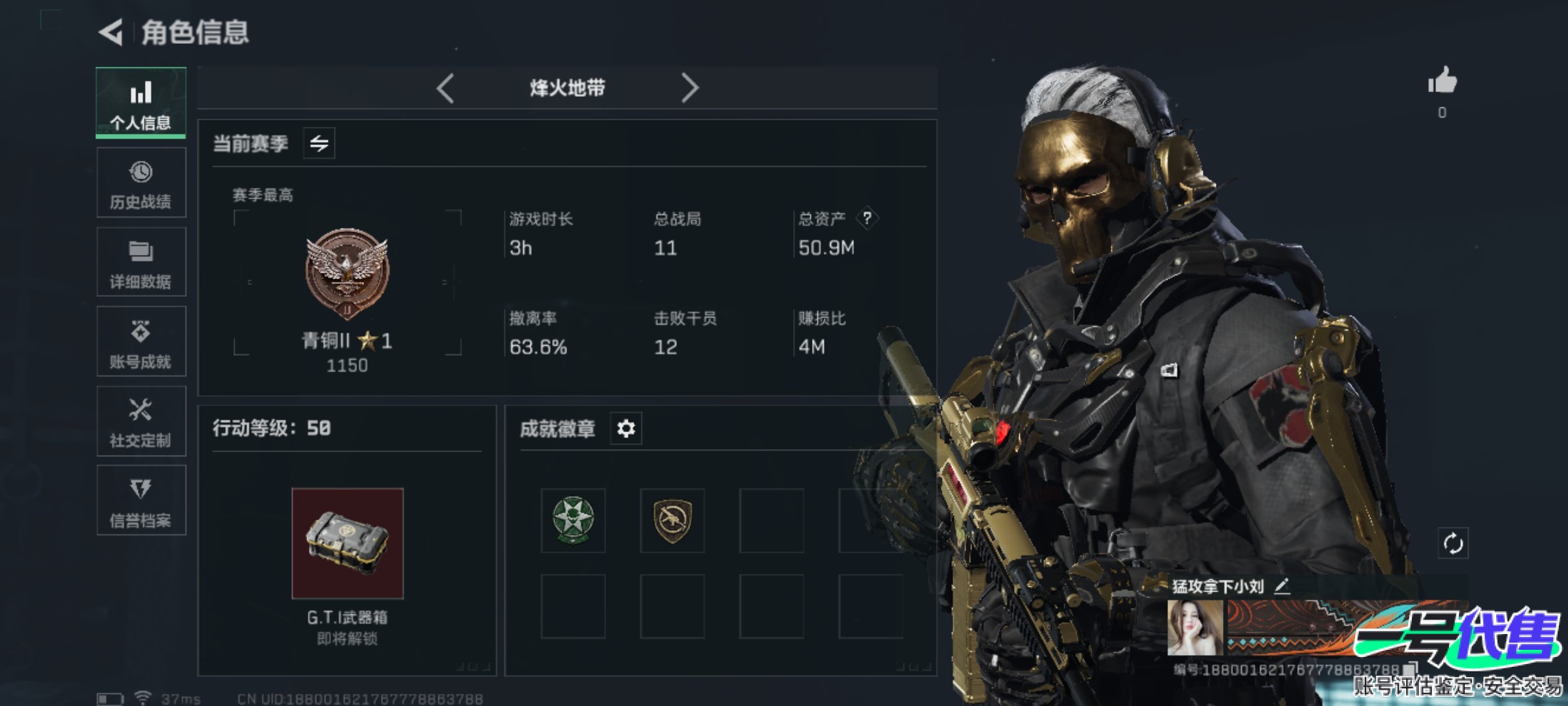Go back from the 角色信息 screen
The image size is (1568, 706).
[111, 32]
